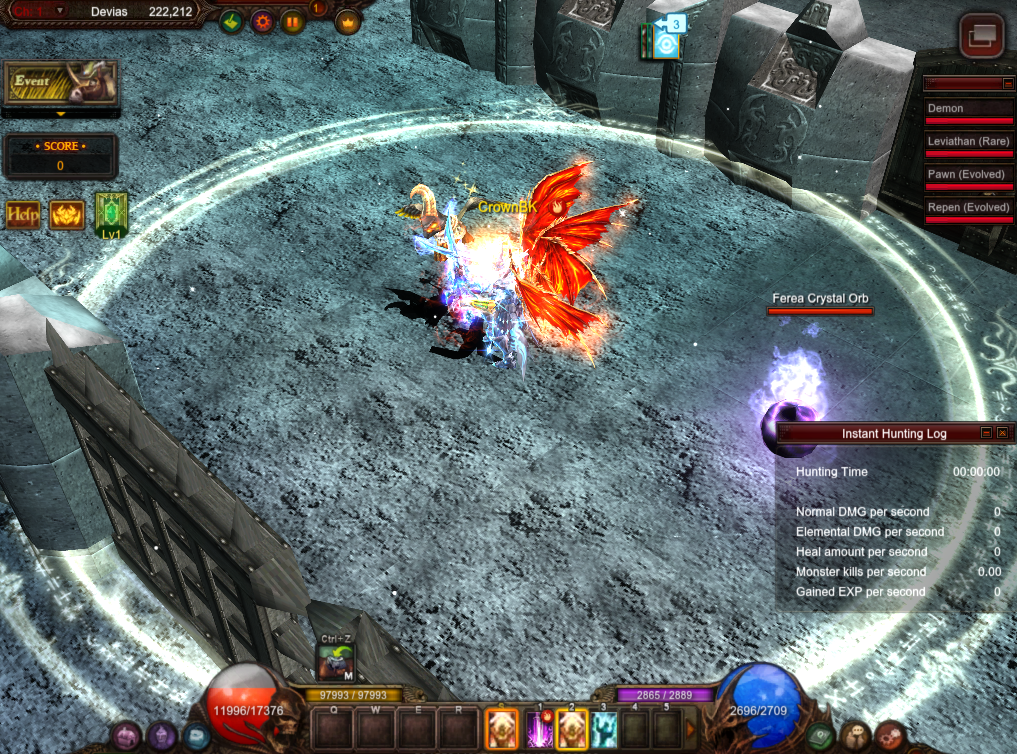Use the cyan hand skill in slot 3
Screen dimensions: 1017x754
pyautogui.click(x=604, y=729)
